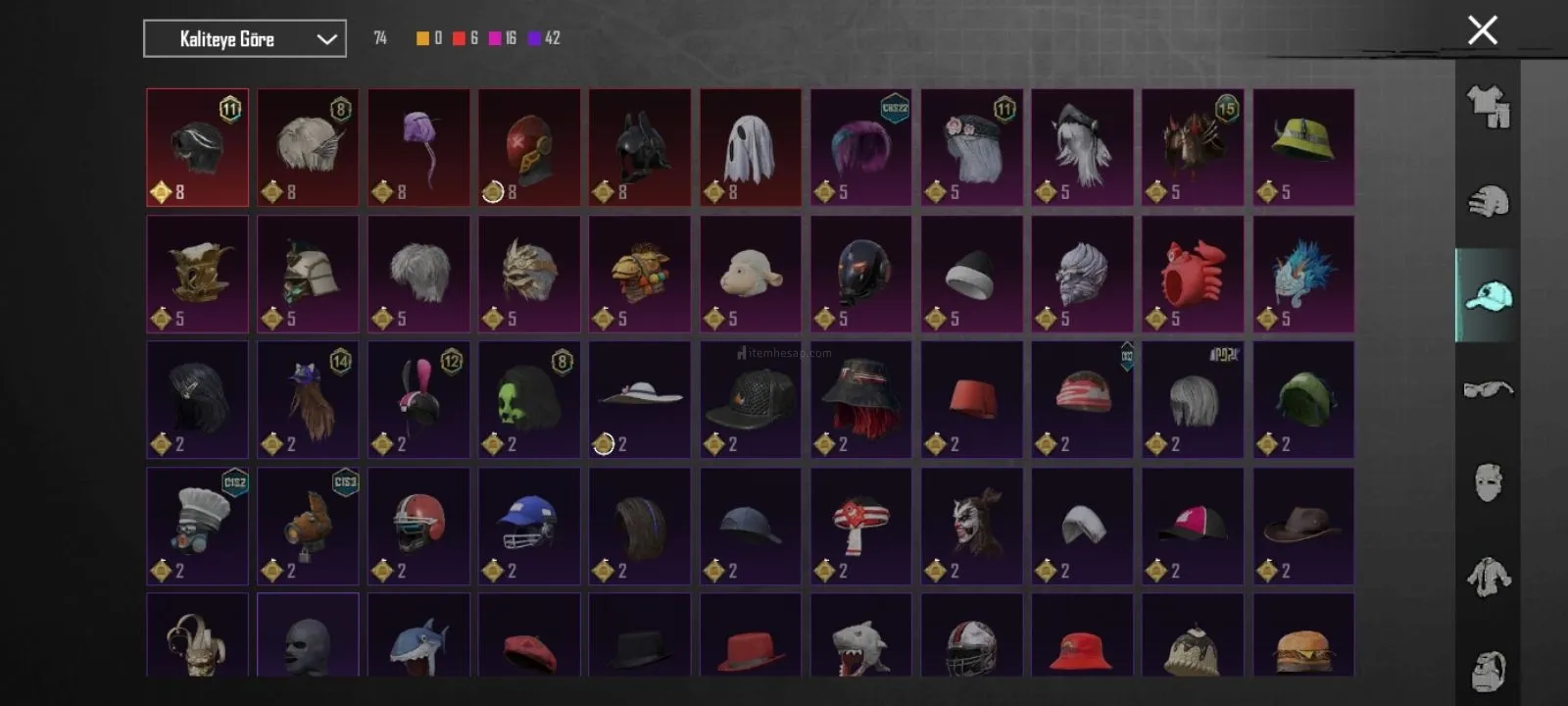
Task: Choose the white wide-brim sun hat
Action: (x=640, y=399)
